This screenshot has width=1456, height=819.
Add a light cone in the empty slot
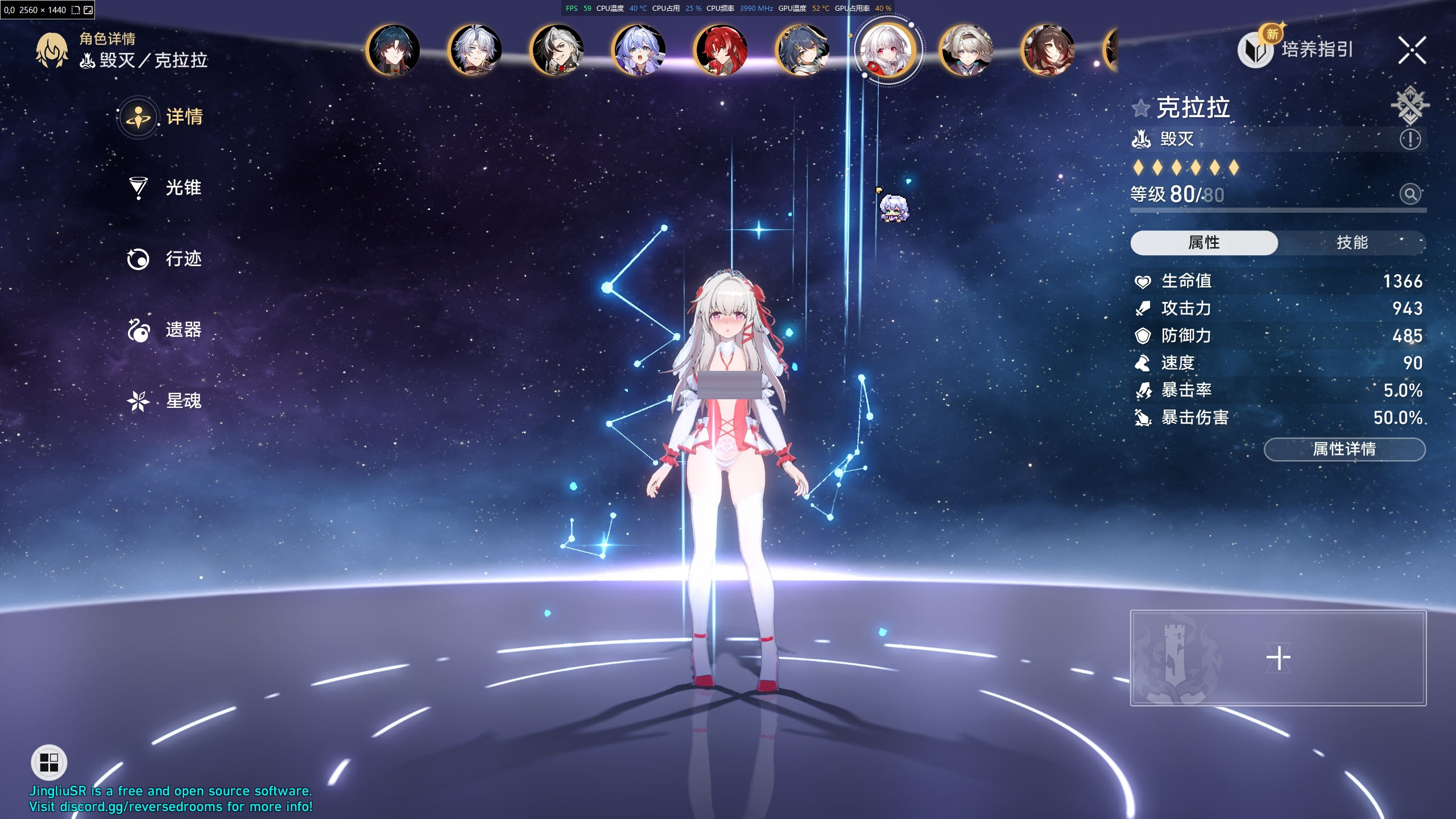(x=1278, y=658)
